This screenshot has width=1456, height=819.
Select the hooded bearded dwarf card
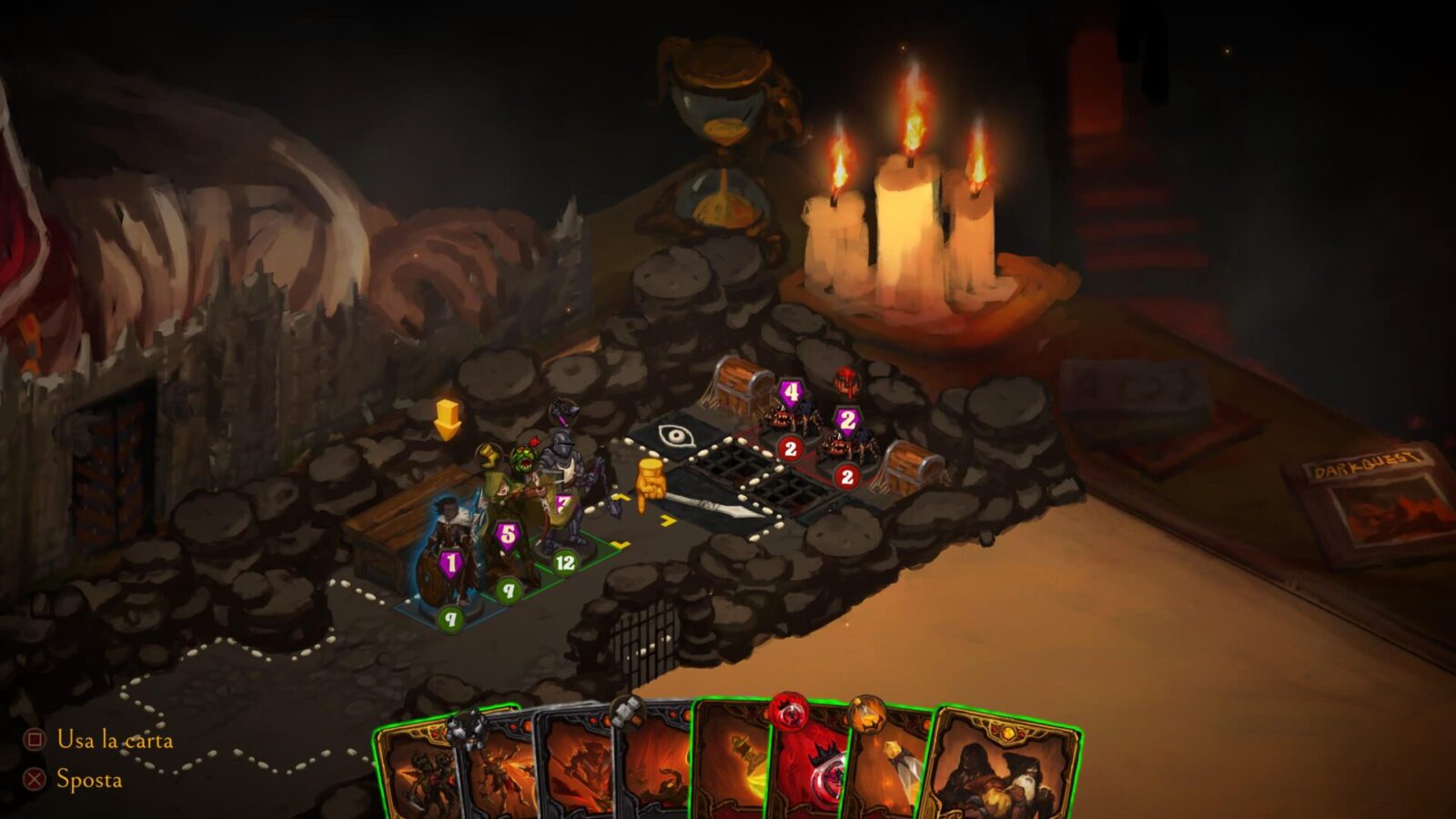(1001, 773)
